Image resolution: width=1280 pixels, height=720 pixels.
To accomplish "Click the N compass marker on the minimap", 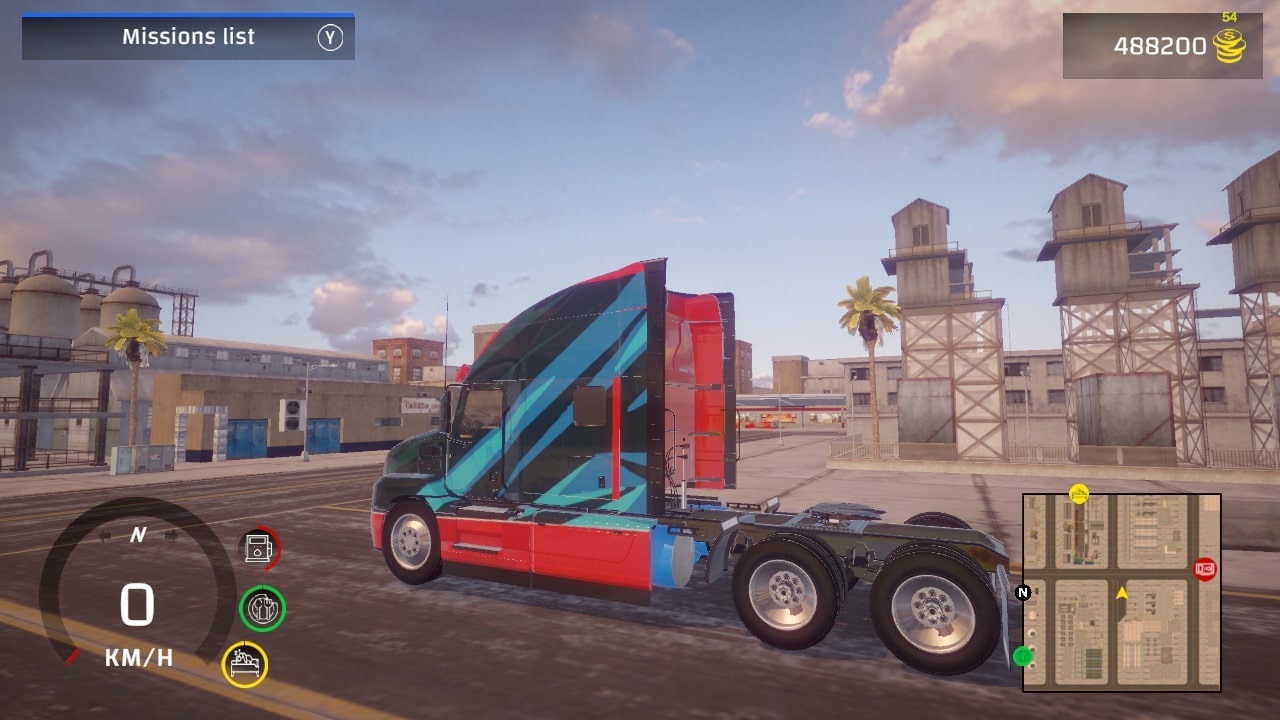I will pos(1022,593).
